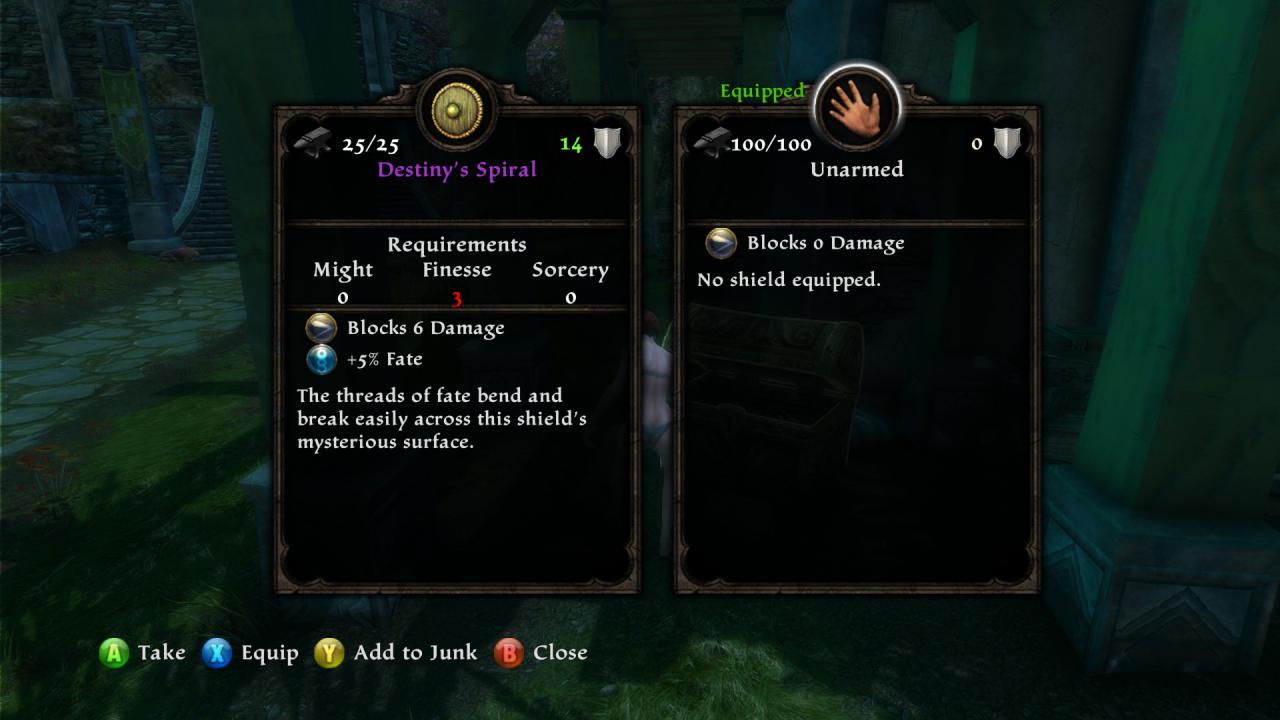Select the Destiny's Spiral shield icon
This screenshot has width=1280, height=720.
(457, 109)
